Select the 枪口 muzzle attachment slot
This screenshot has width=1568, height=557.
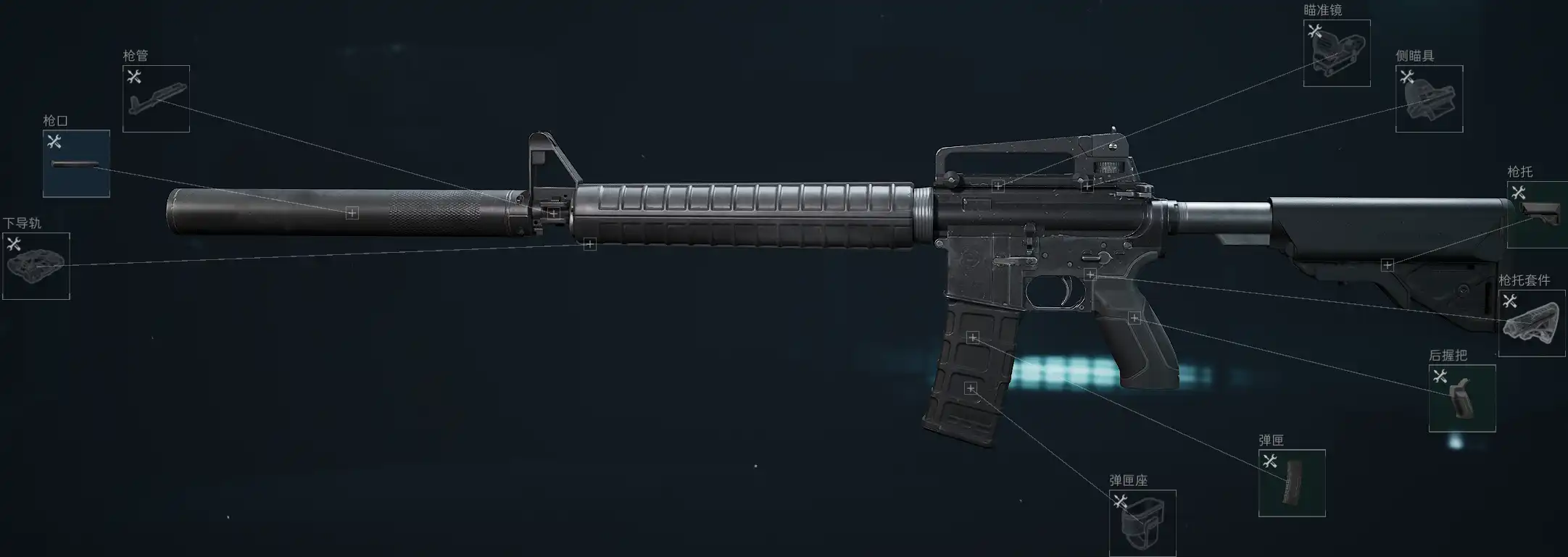coord(76,164)
